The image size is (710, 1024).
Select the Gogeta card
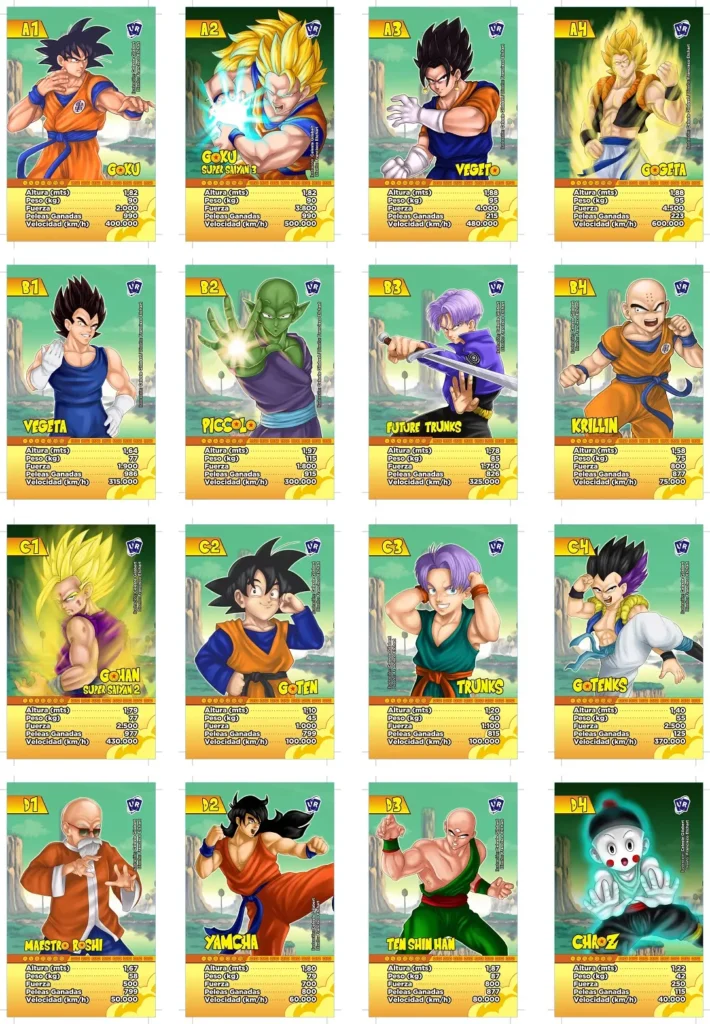pos(629,124)
